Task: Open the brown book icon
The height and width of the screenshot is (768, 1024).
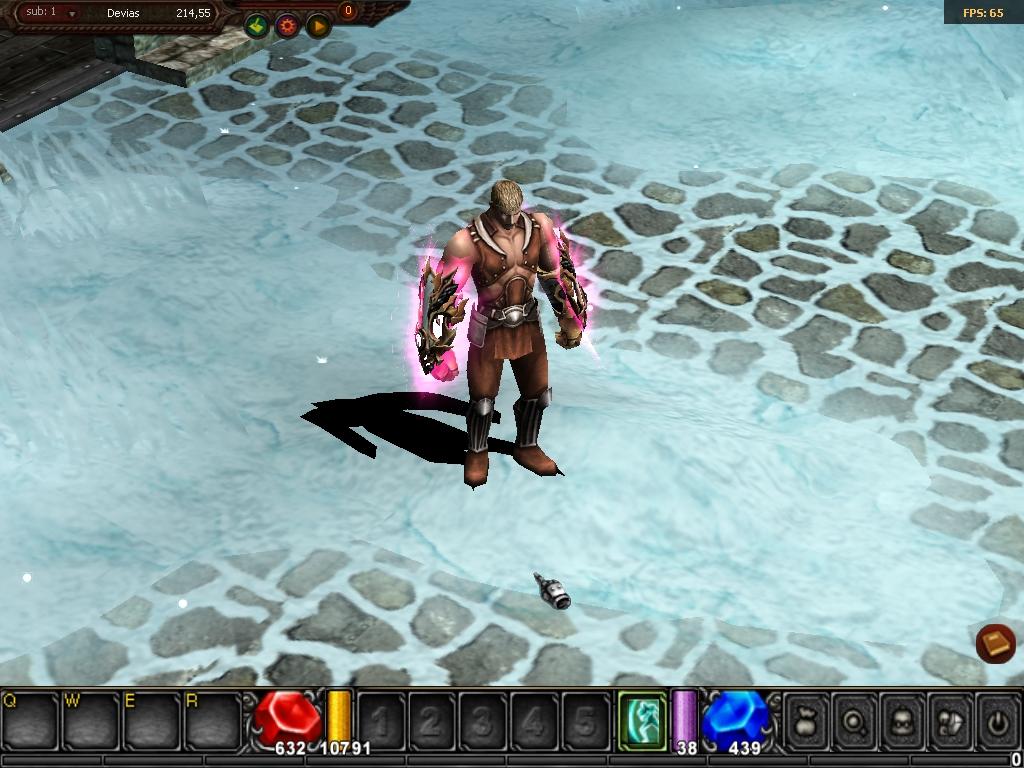Action: coord(995,643)
